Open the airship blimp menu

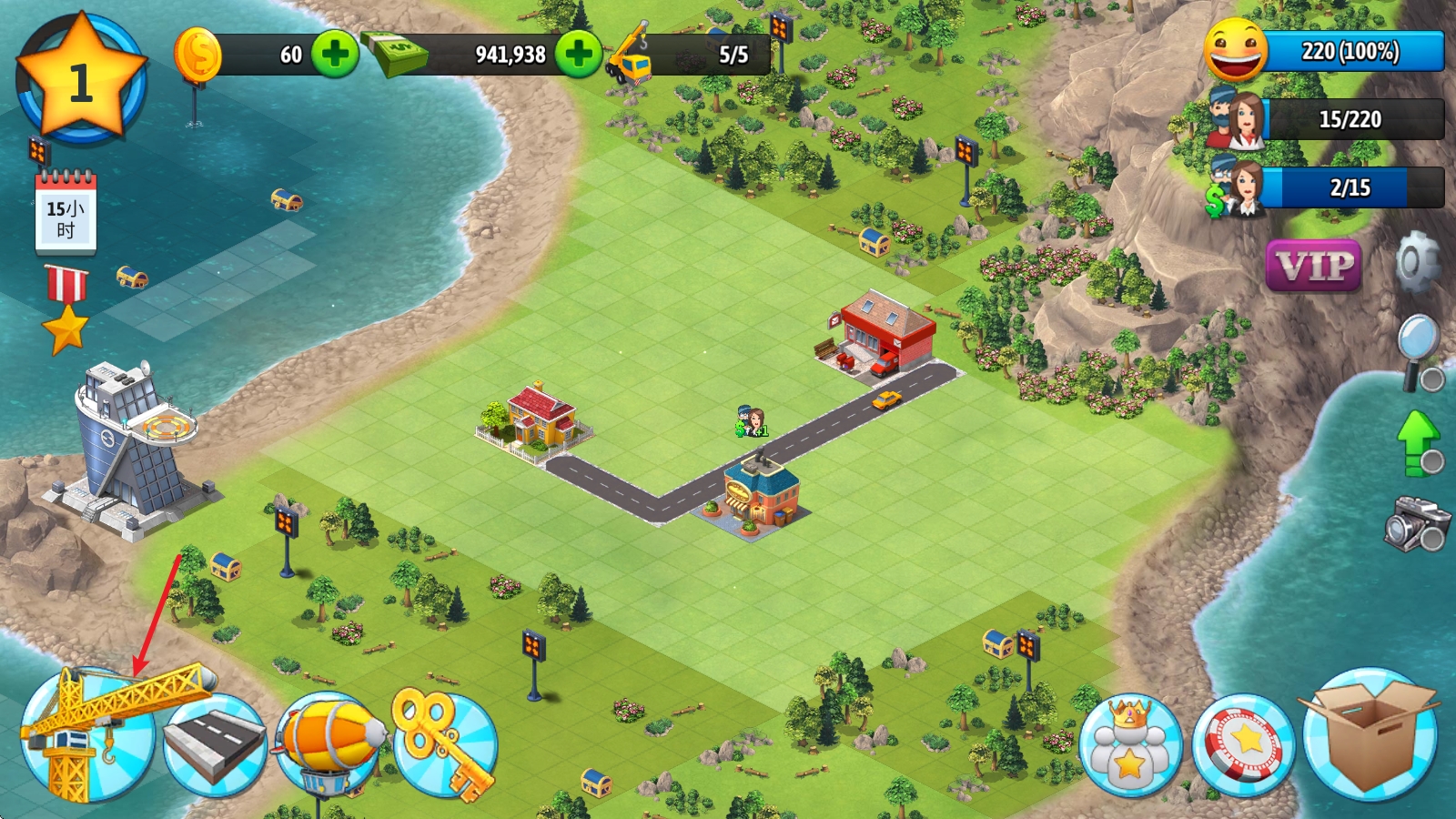point(329,742)
